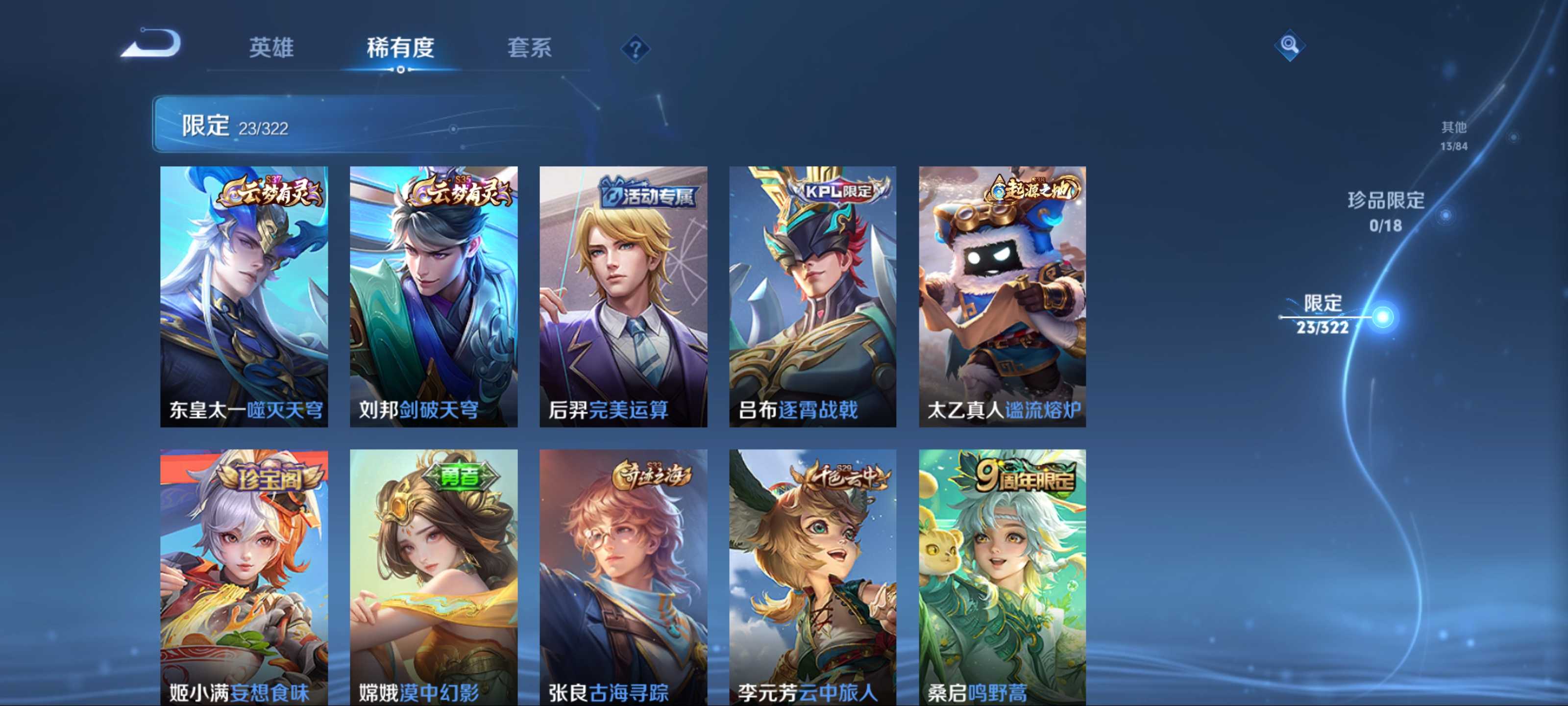This screenshot has width=1568, height=706.
Task: View the 嫦娥 漠中幻影 skin card
Action: coord(433,577)
